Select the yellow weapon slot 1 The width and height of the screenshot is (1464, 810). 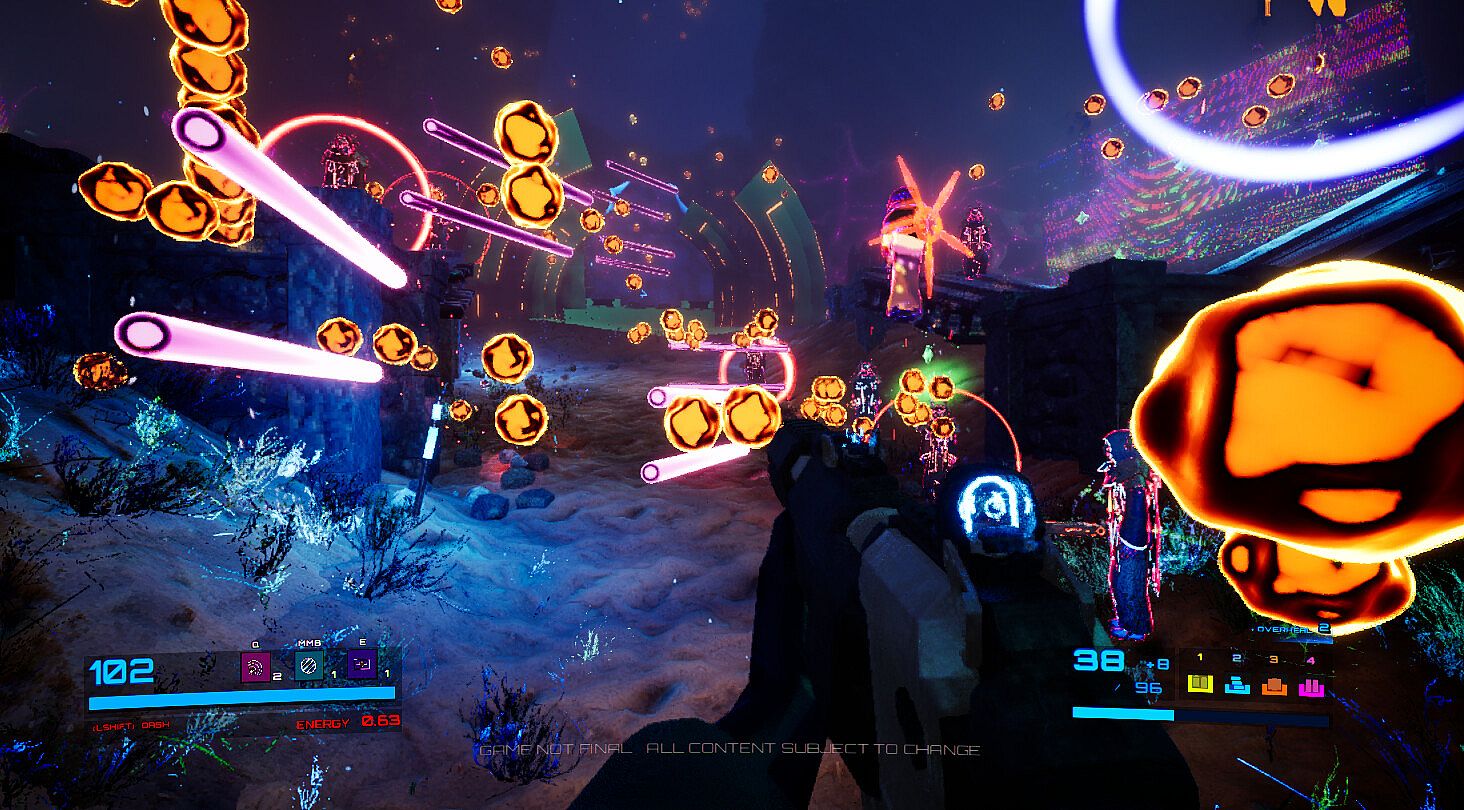1199,685
